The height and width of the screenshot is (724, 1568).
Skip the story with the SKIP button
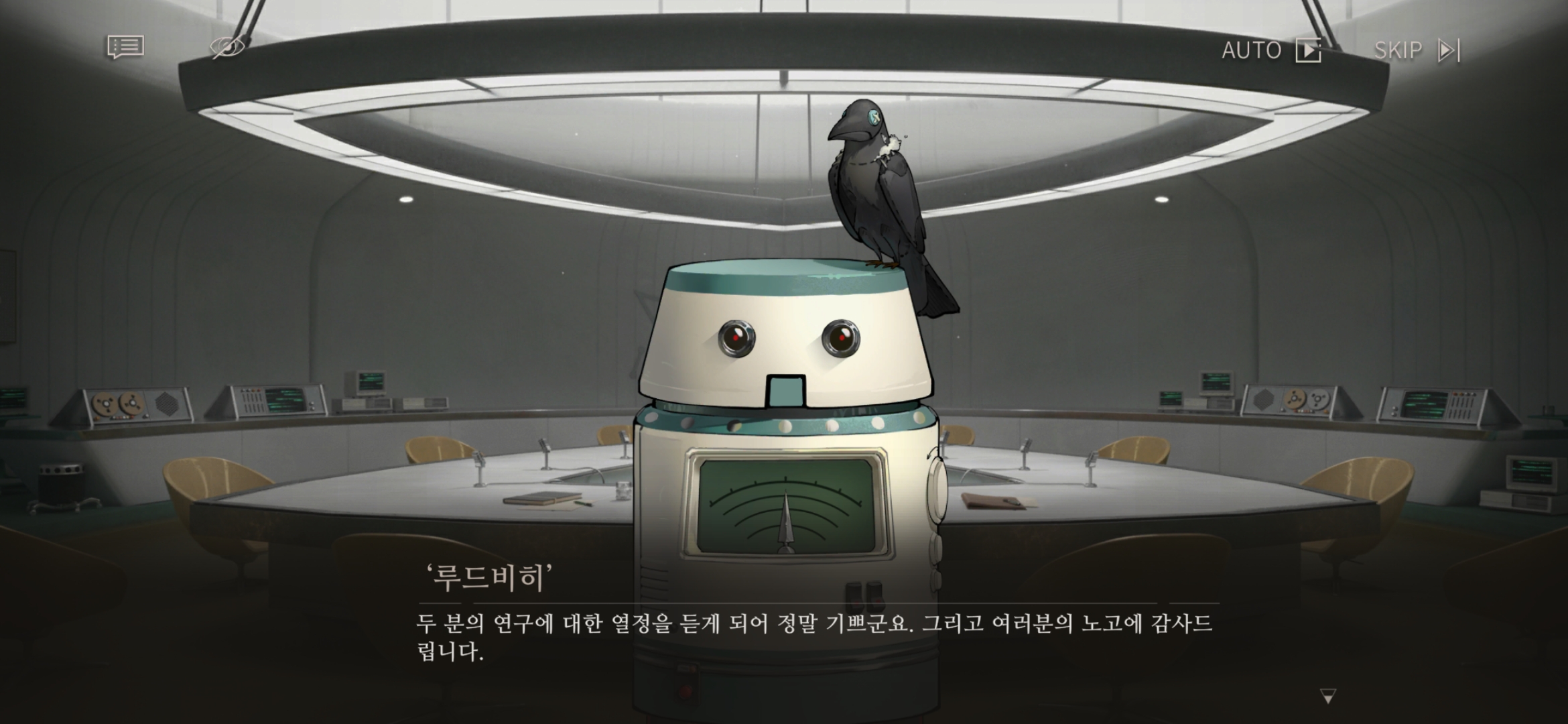[1417, 50]
